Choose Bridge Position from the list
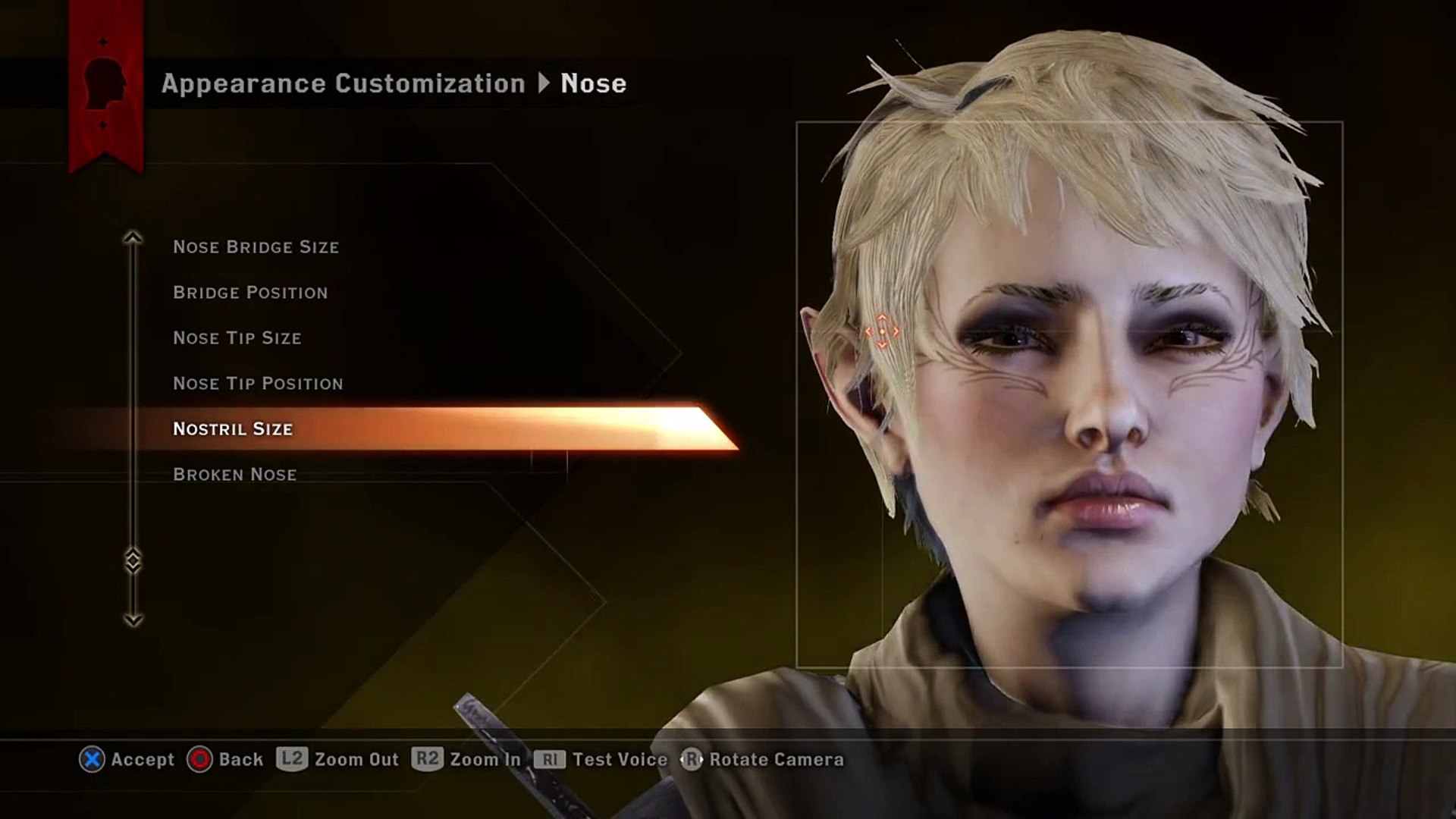Viewport: 1456px width, 819px height. point(250,293)
